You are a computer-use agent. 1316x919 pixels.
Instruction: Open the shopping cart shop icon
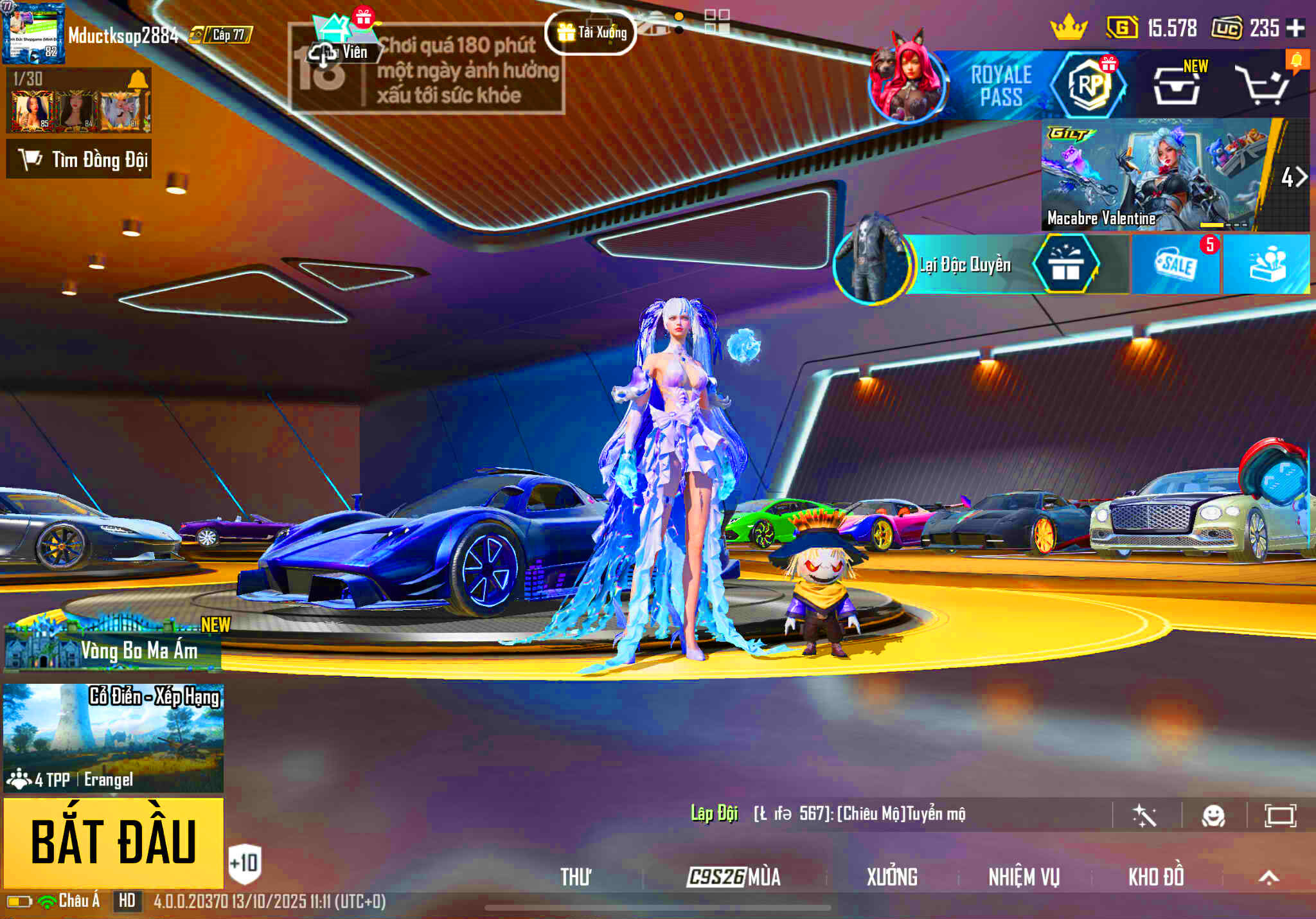[1263, 87]
